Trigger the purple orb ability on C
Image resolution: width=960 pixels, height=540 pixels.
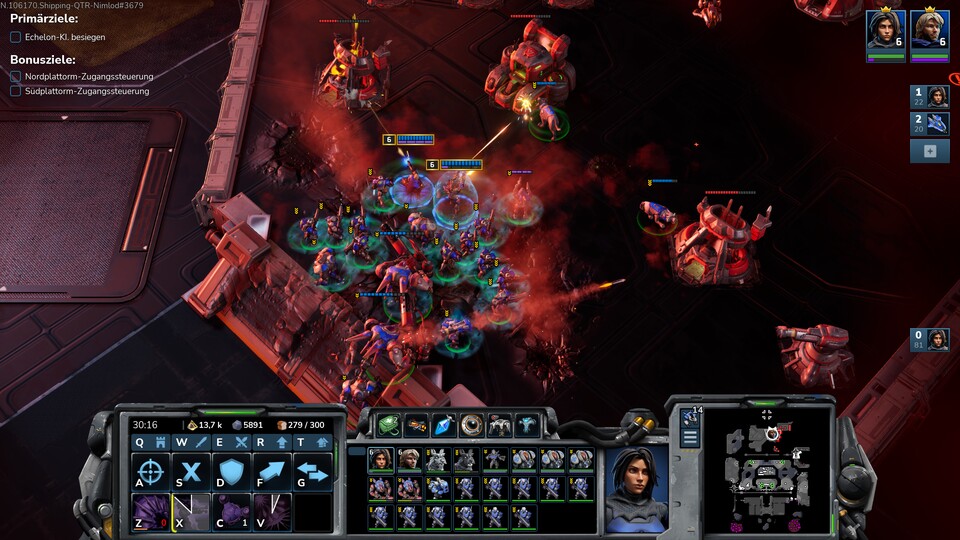point(231,512)
